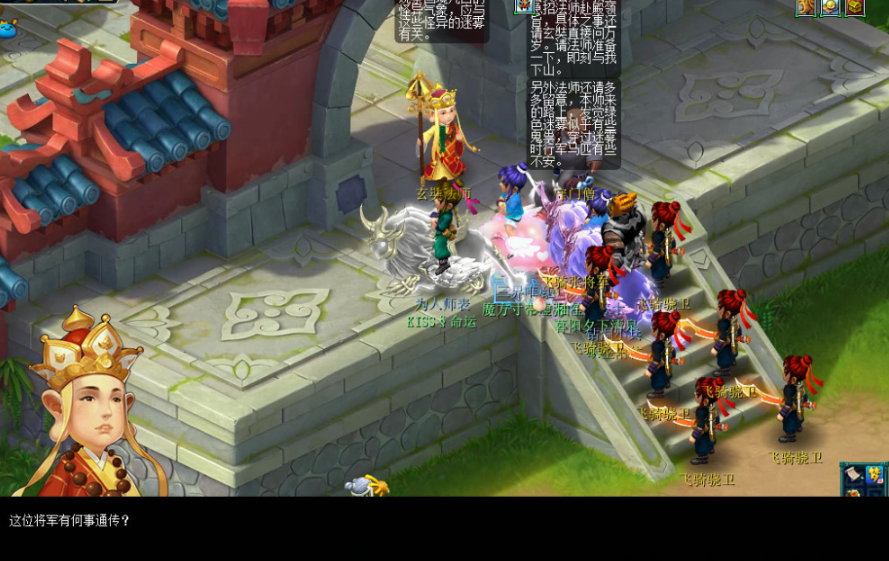The width and height of the screenshot is (889, 561).
Task: Open the parchment scroll icon
Action: click(853, 476)
